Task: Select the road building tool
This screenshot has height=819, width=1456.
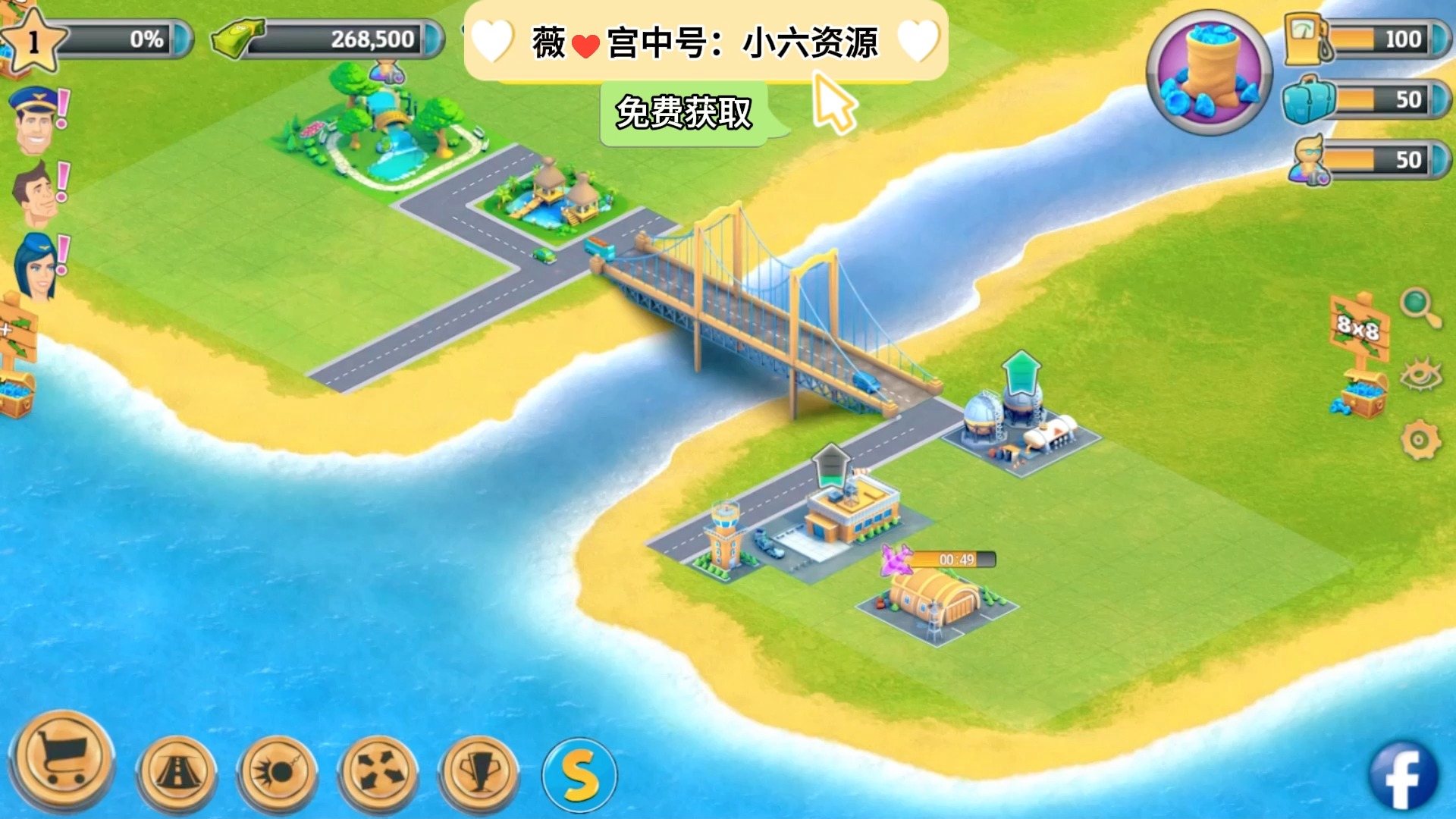Action: click(176, 767)
